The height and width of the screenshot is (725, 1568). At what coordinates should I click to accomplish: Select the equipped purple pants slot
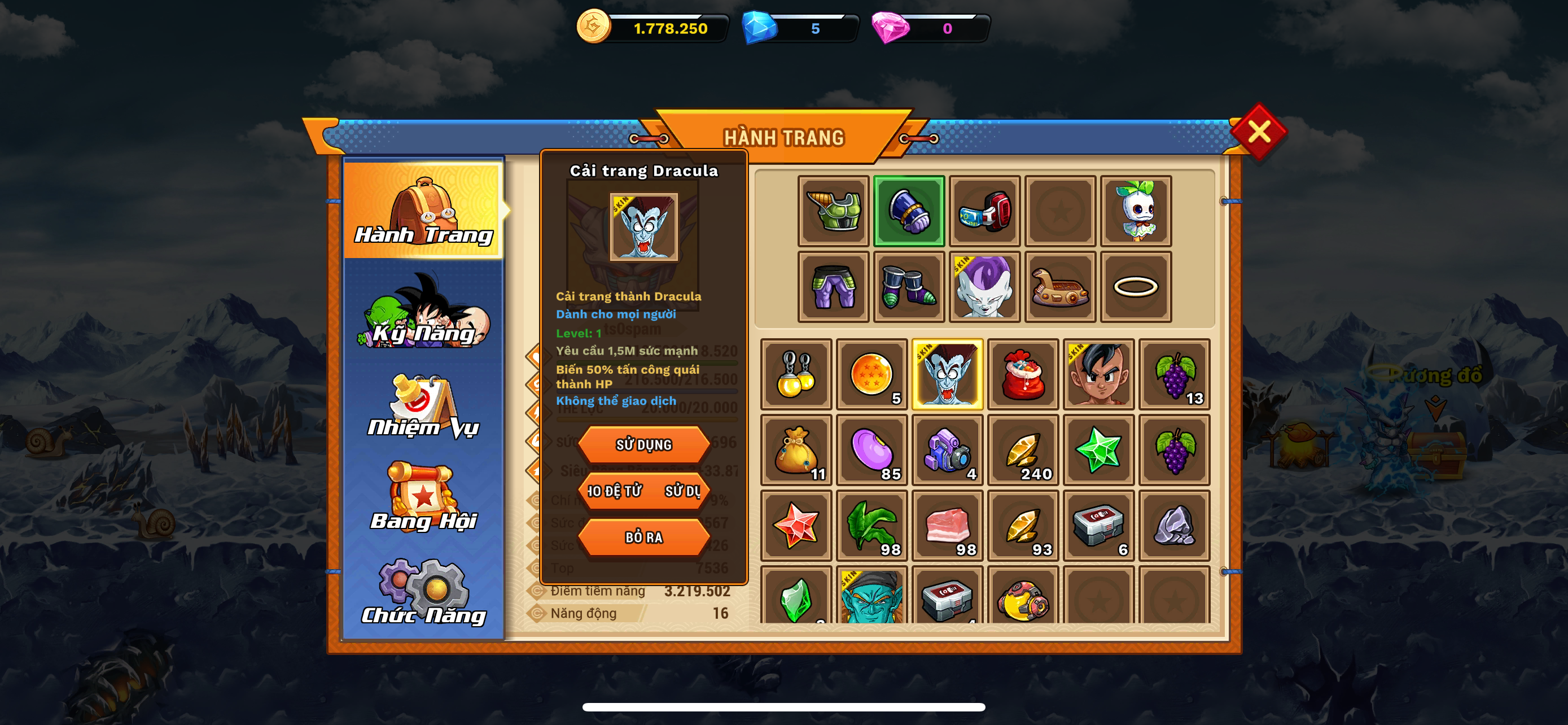833,287
